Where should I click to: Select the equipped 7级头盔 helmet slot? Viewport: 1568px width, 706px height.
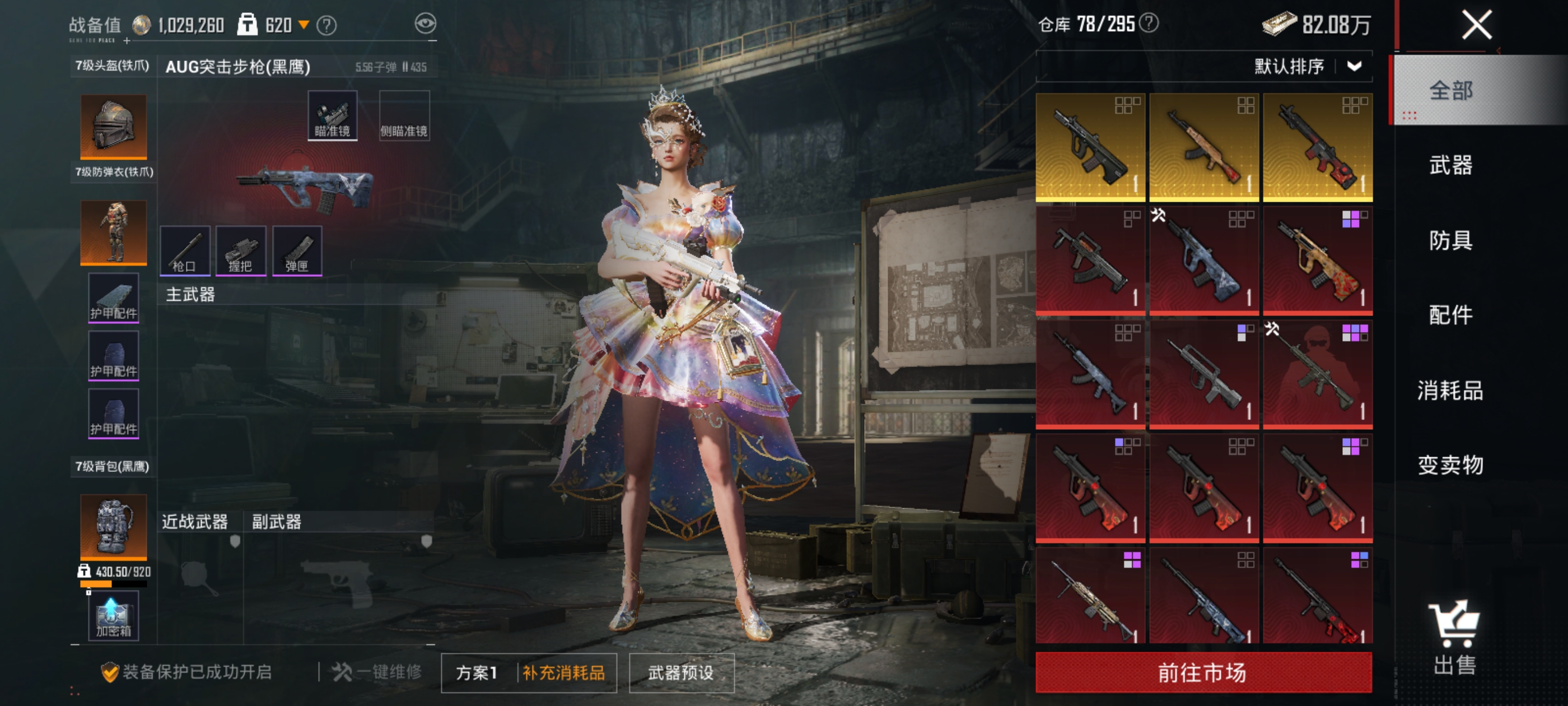(113, 126)
